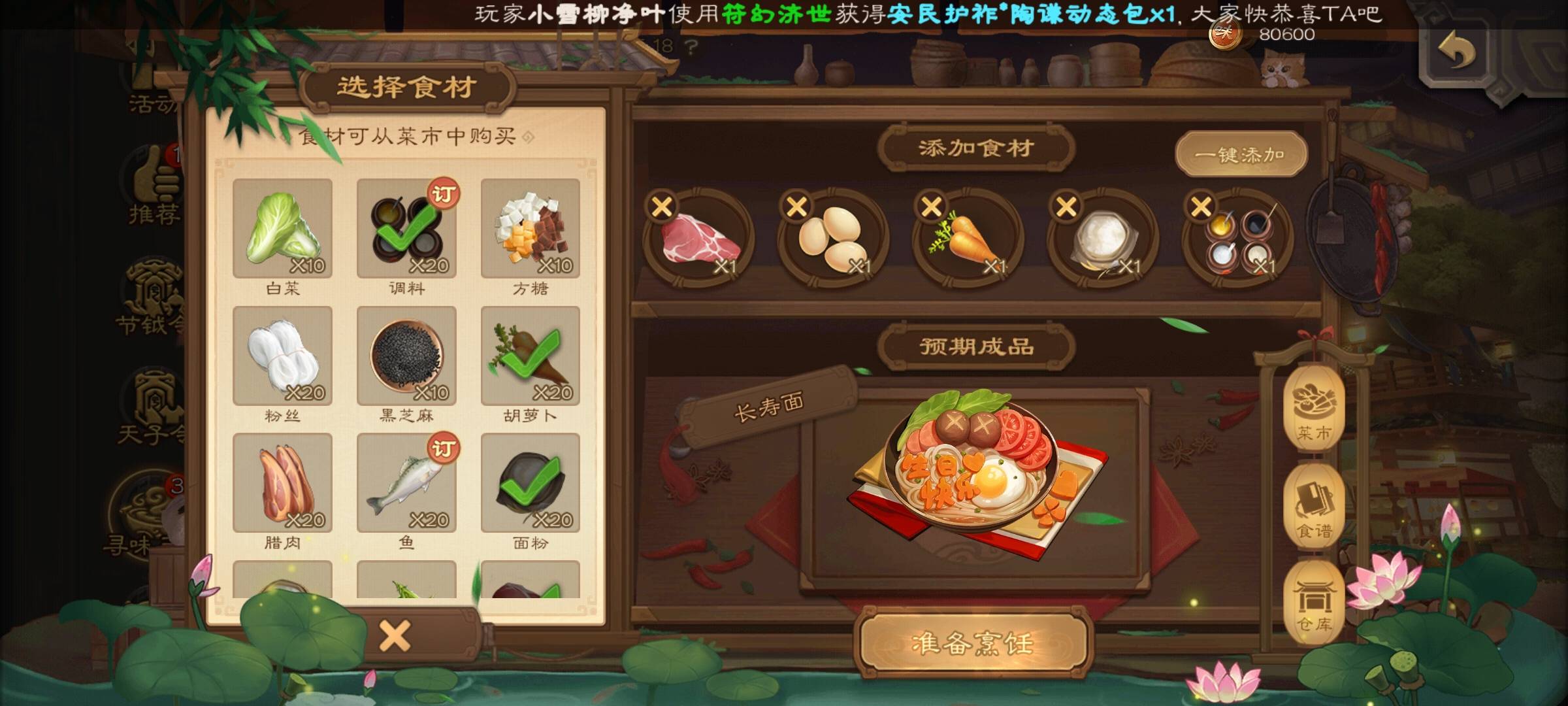Pick the 腊肉 cured meat ingredient
The width and height of the screenshot is (1568, 706).
click(282, 483)
